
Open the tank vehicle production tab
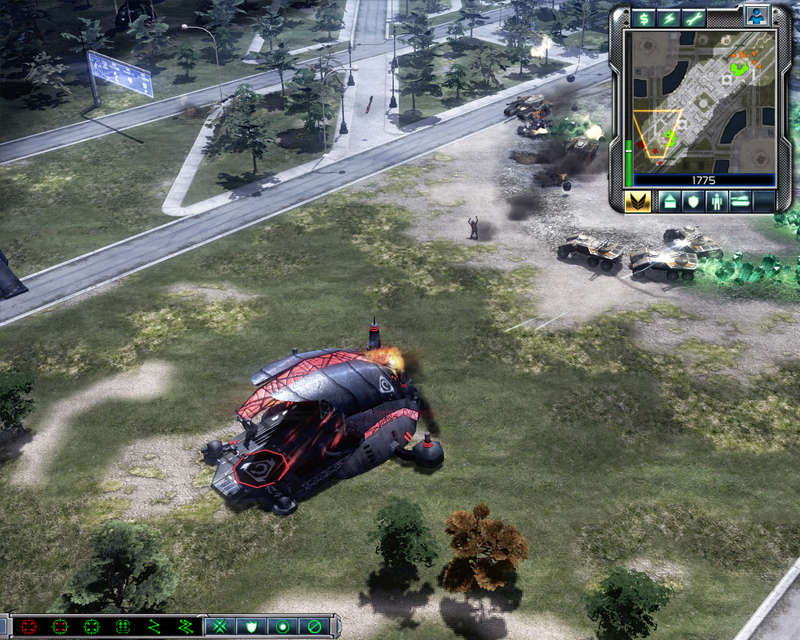pyautogui.click(x=741, y=201)
